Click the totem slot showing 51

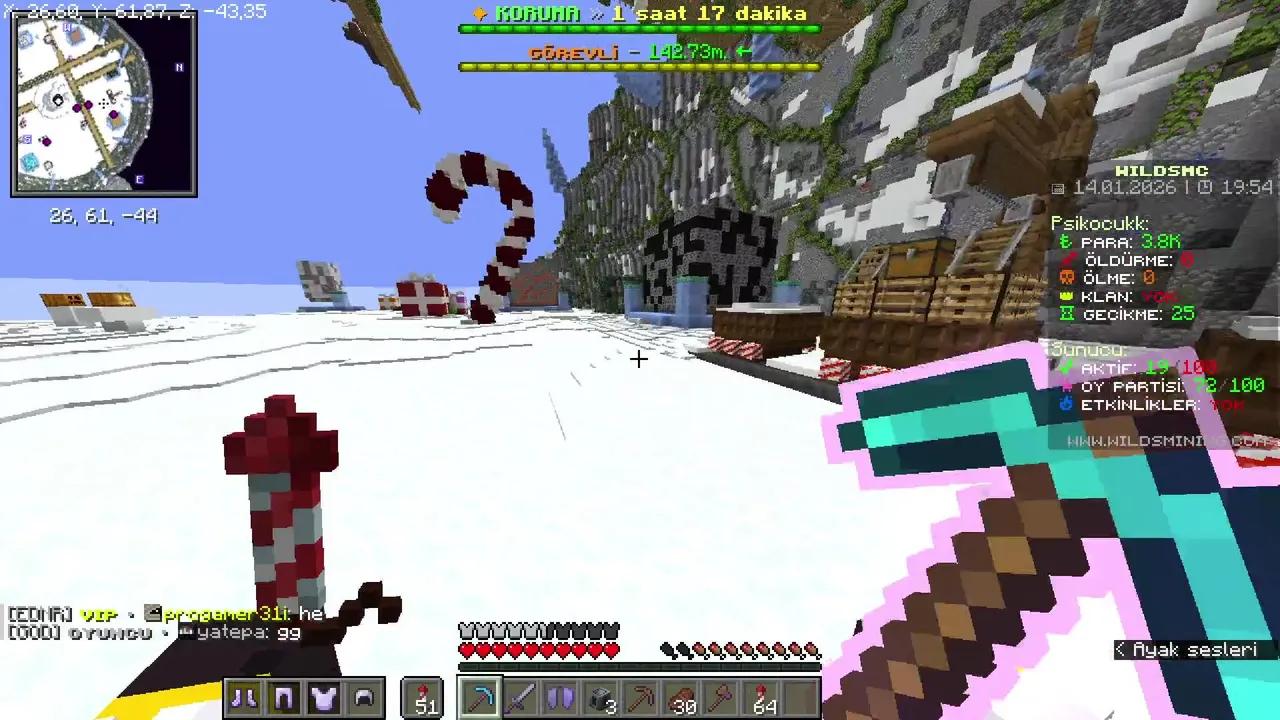(423, 698)
